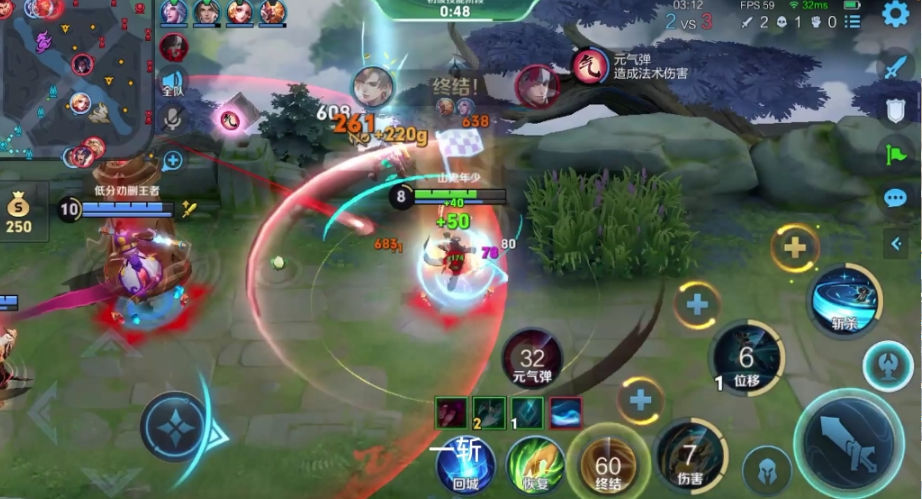The width and height of the screenshot is (922, 499).
Task: Cast the 终结 summoner spell
Action: 608,462
